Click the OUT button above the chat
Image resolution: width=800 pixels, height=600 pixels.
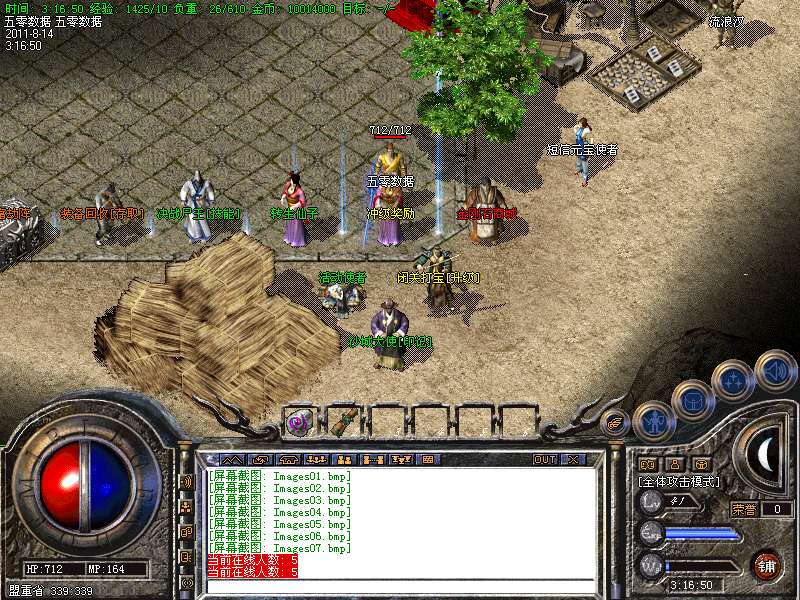click(544, 459)
